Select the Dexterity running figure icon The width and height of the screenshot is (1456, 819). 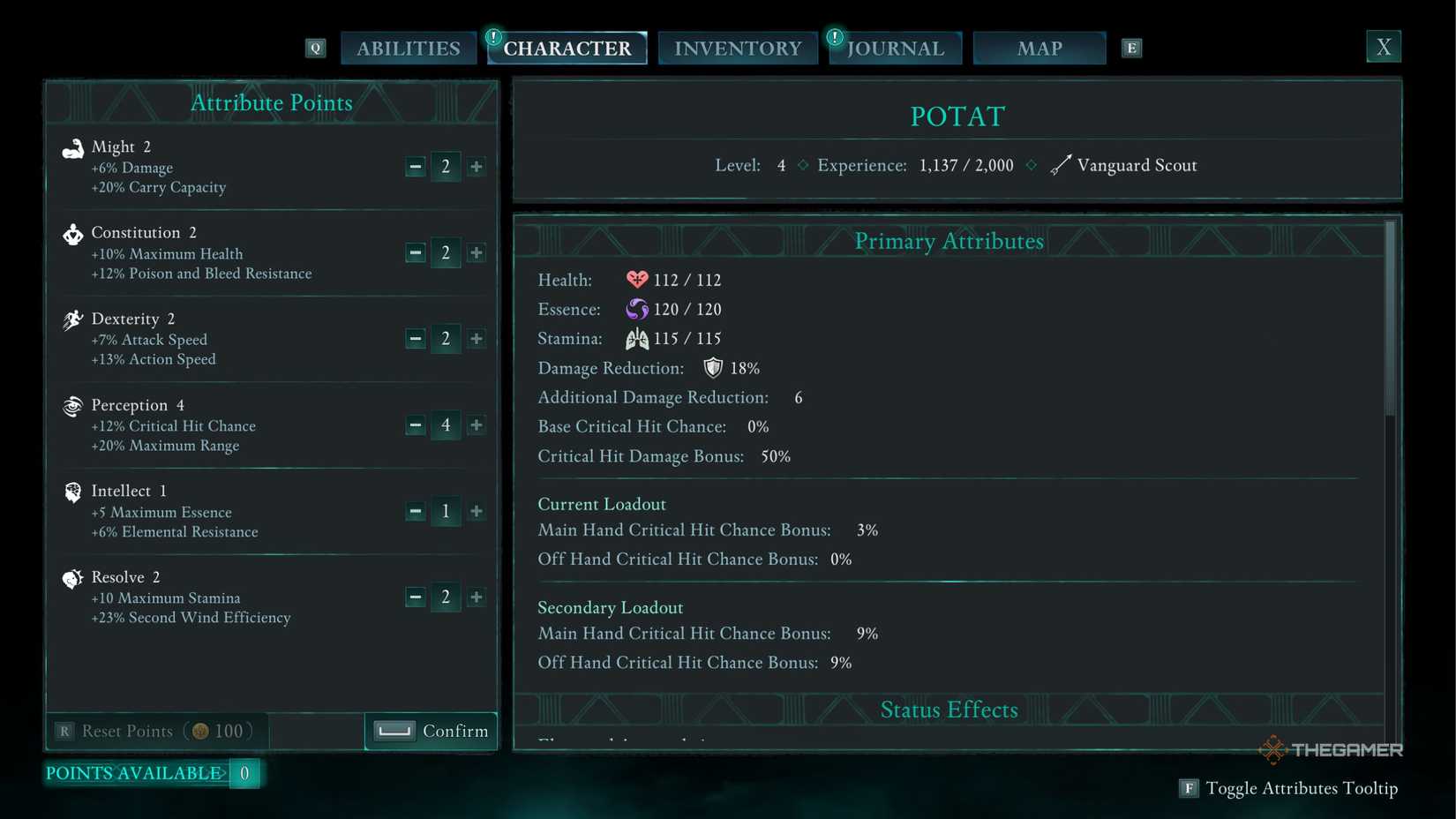pyautogui.click(x=73, y=319)
